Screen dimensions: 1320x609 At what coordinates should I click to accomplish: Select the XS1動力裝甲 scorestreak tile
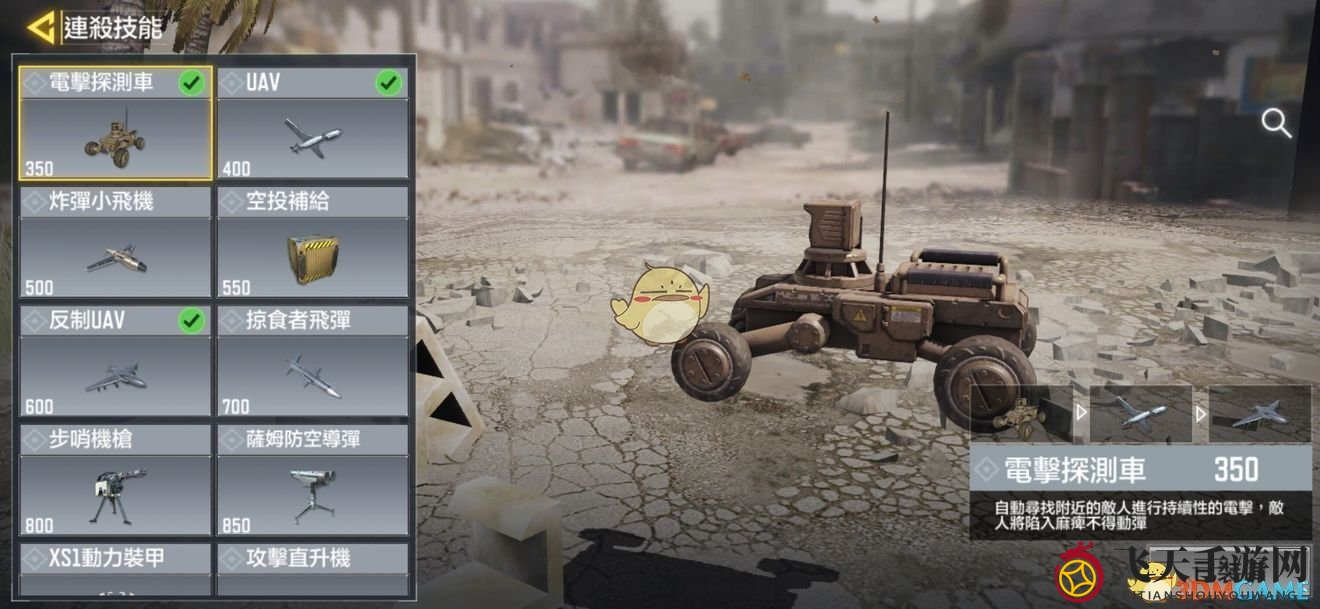(115, 570)
